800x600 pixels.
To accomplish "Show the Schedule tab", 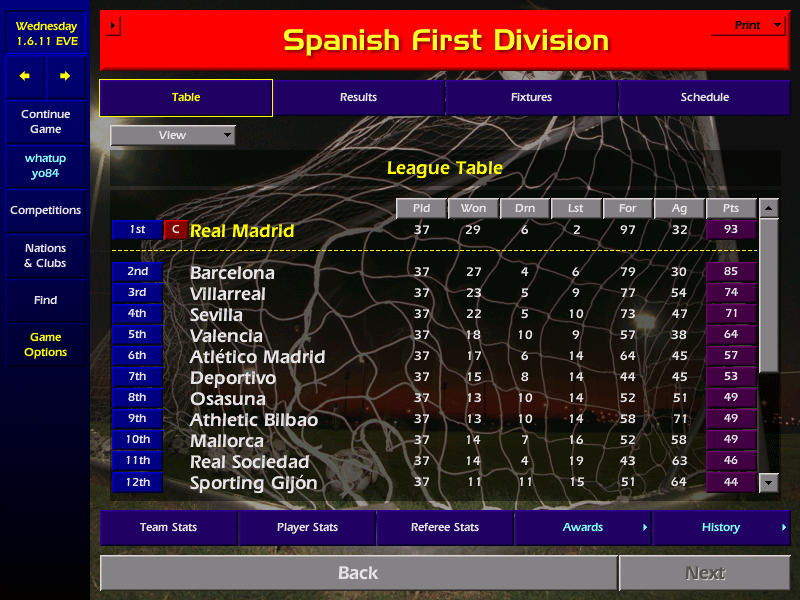I will 704,98.
